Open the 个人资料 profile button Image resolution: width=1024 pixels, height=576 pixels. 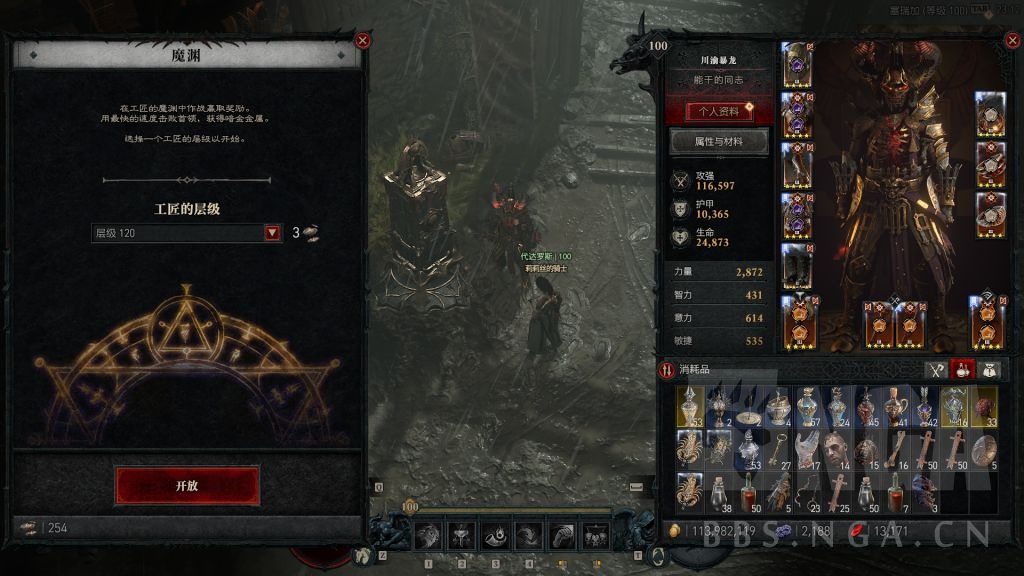[718, 111]
